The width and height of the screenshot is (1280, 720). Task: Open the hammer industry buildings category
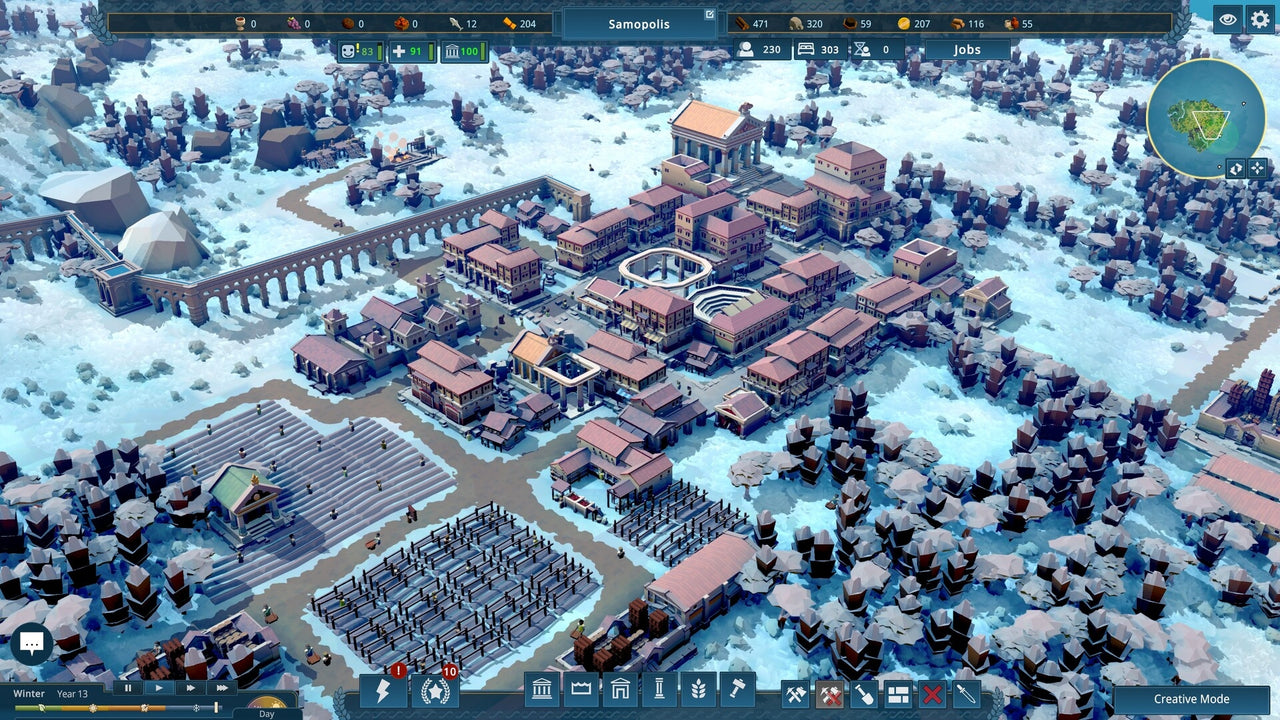[736, 690]
